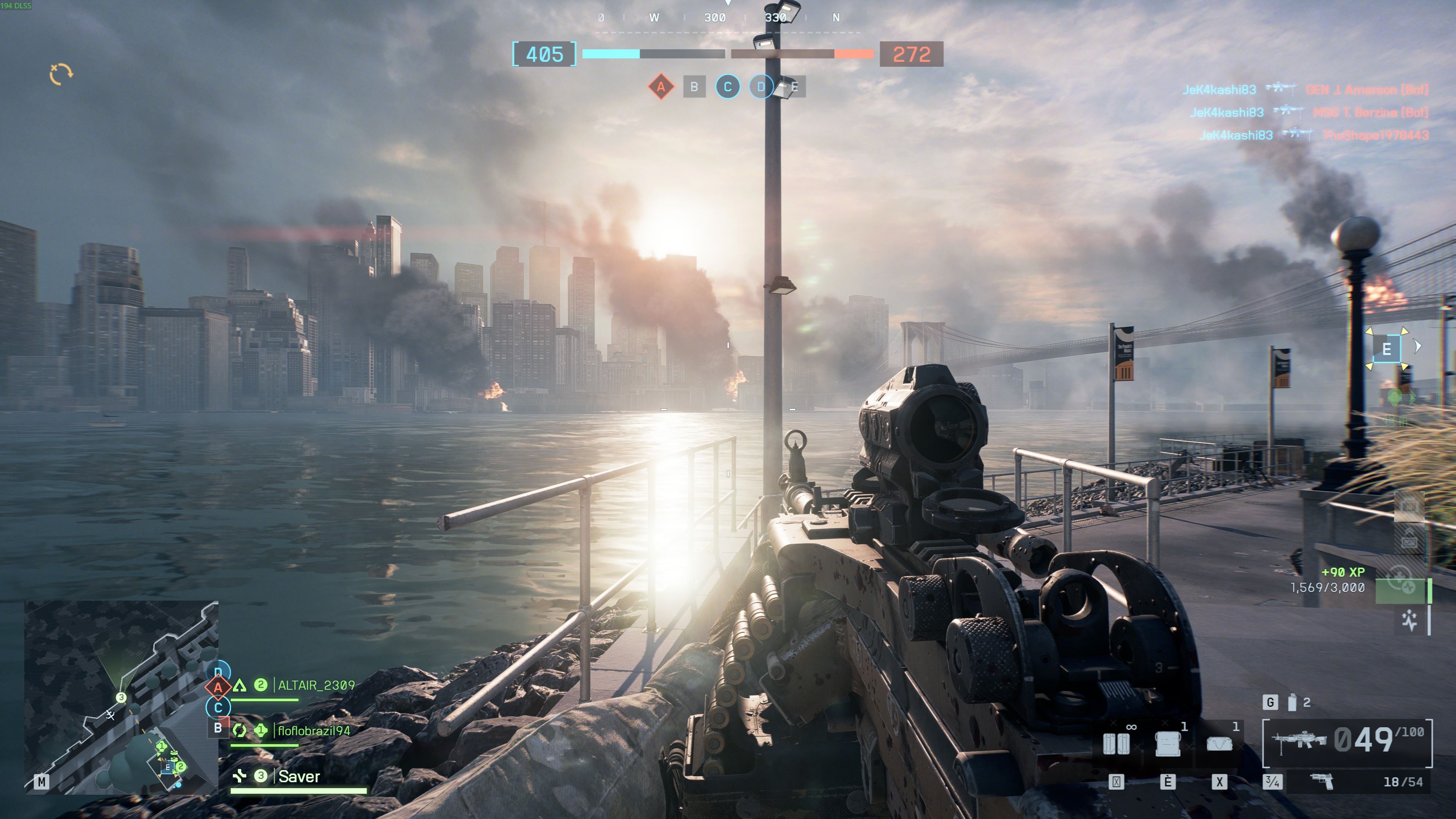Select the grenade icon with count 2
The image size is (1456, 819).
(x=1292, y=703)
